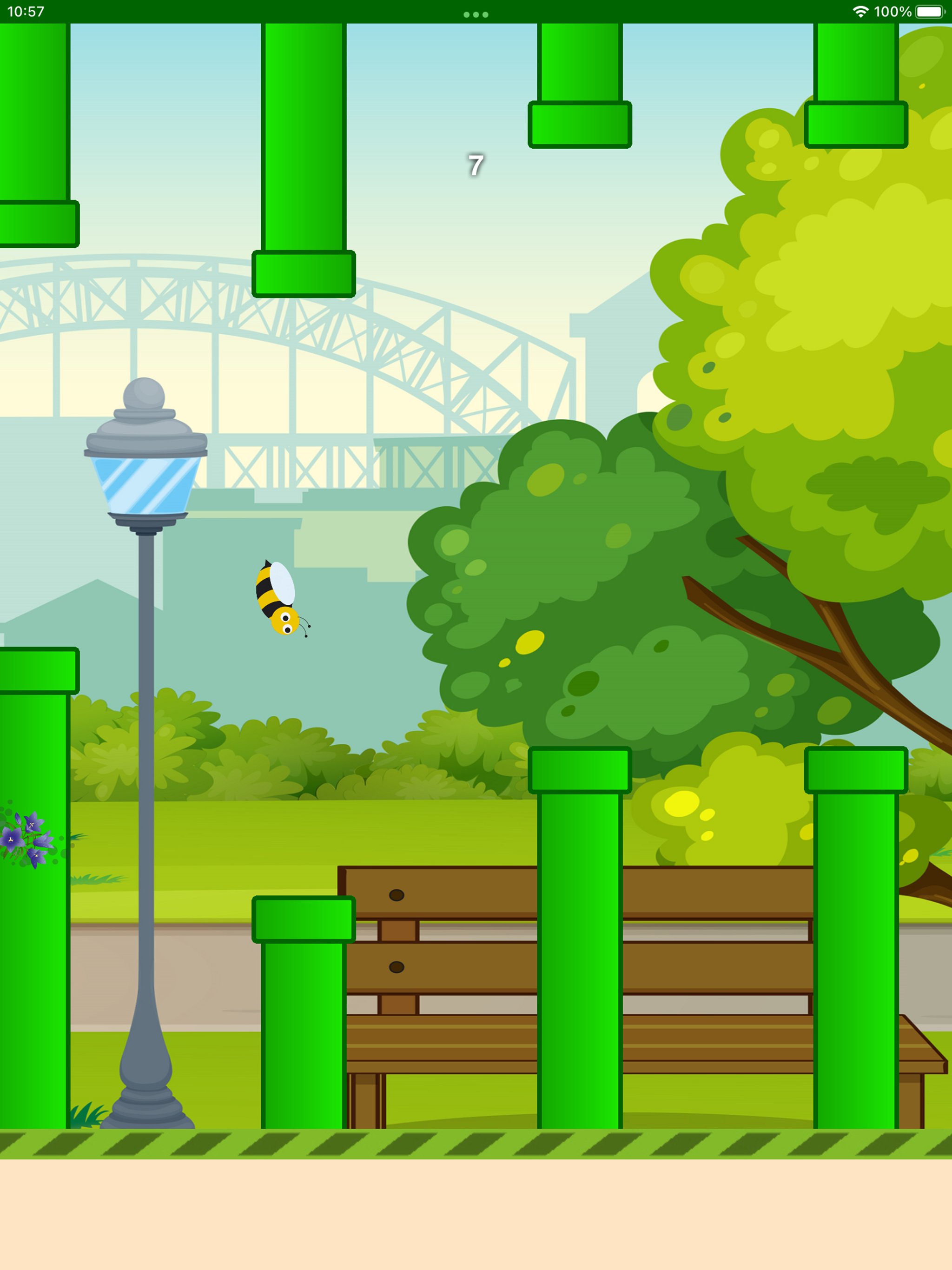The width and height of the screenshot is (952, 1270).
Task: Tap the ellipsis indicator at top center
Action: [x=476, y=15]
